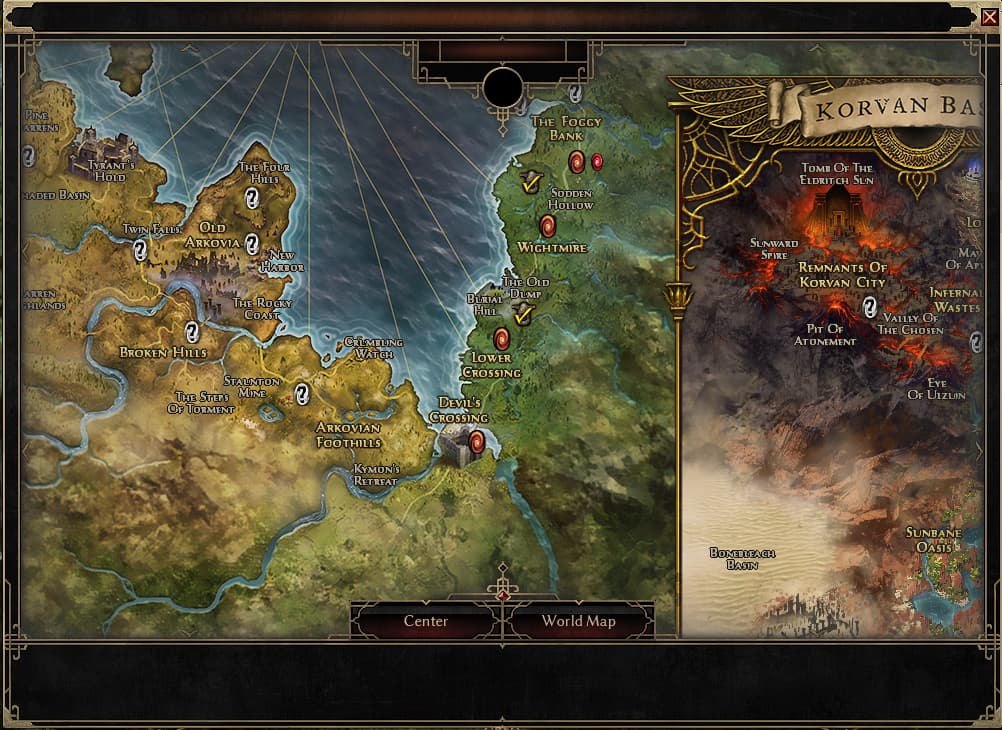Click the Arkovian Foothills question mark marker
The image size is (1002, 730).
pos(301,394)
